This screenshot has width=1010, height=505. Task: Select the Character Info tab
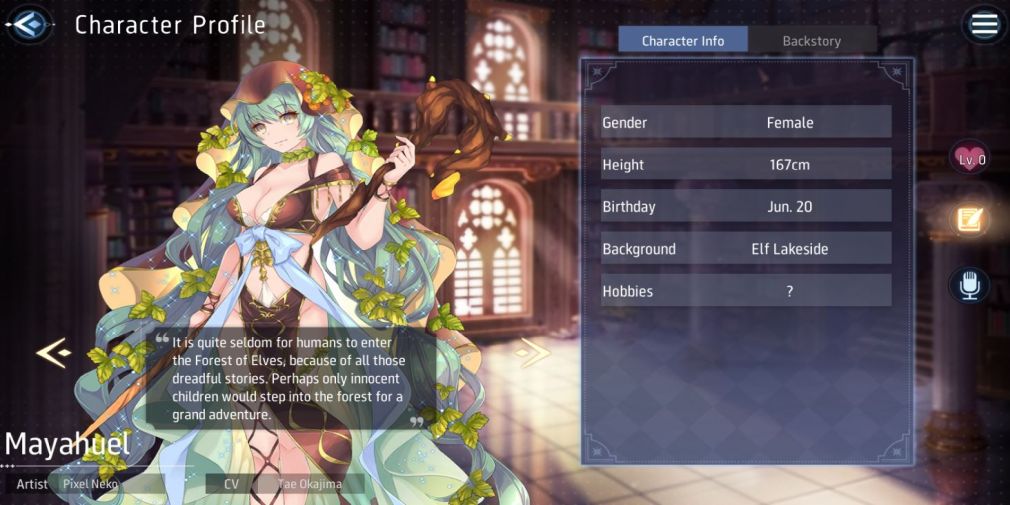683,41
